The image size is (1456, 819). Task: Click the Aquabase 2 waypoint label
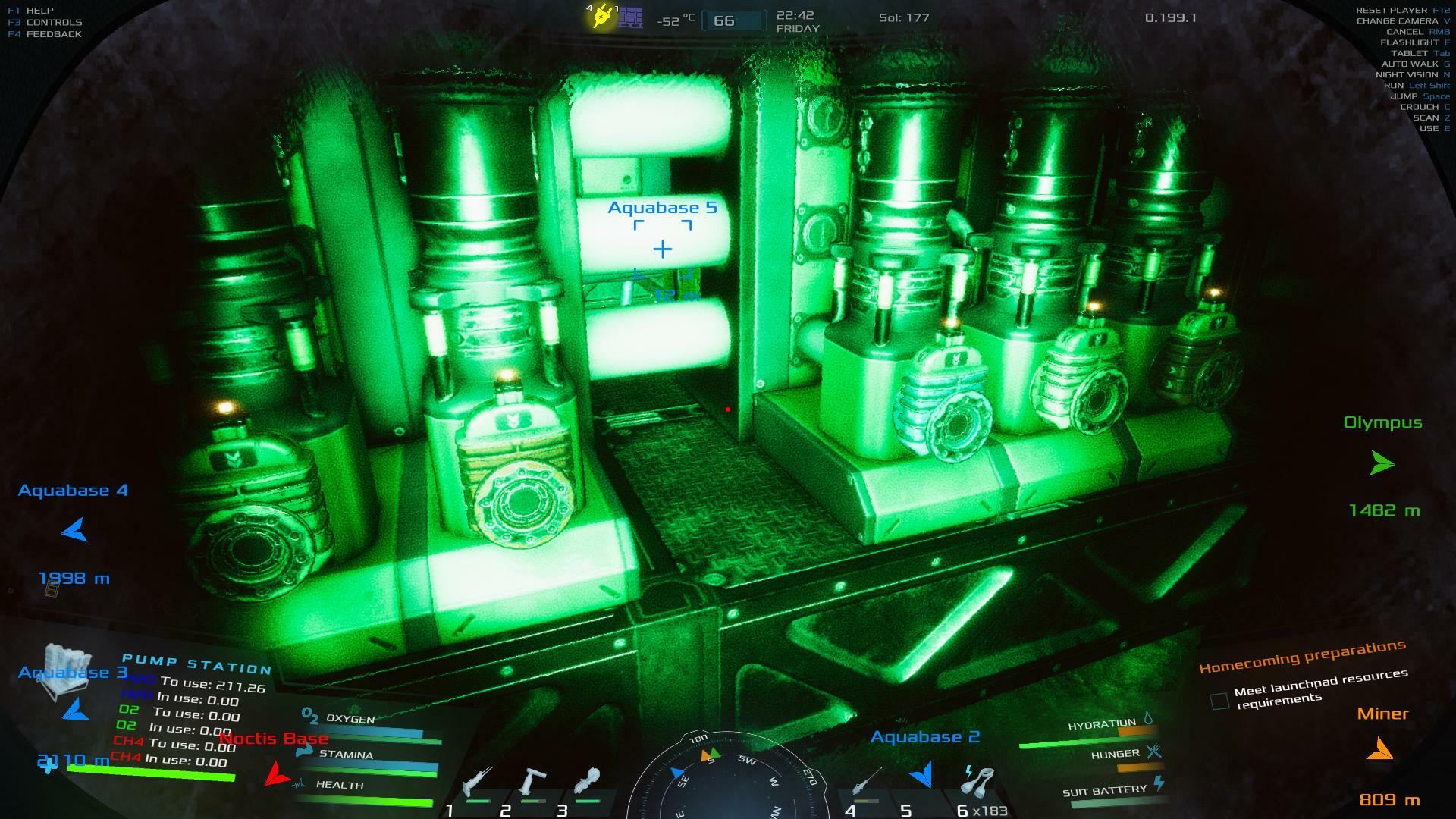click(925, 737)
